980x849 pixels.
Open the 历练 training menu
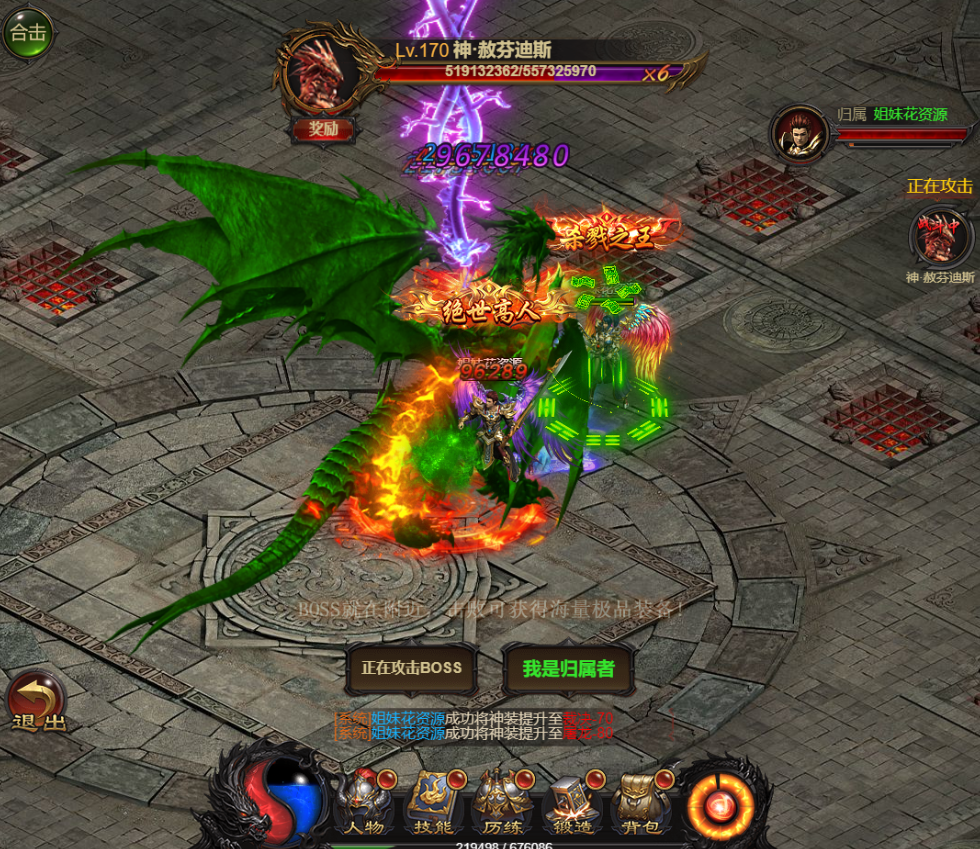tap(503, 802)
